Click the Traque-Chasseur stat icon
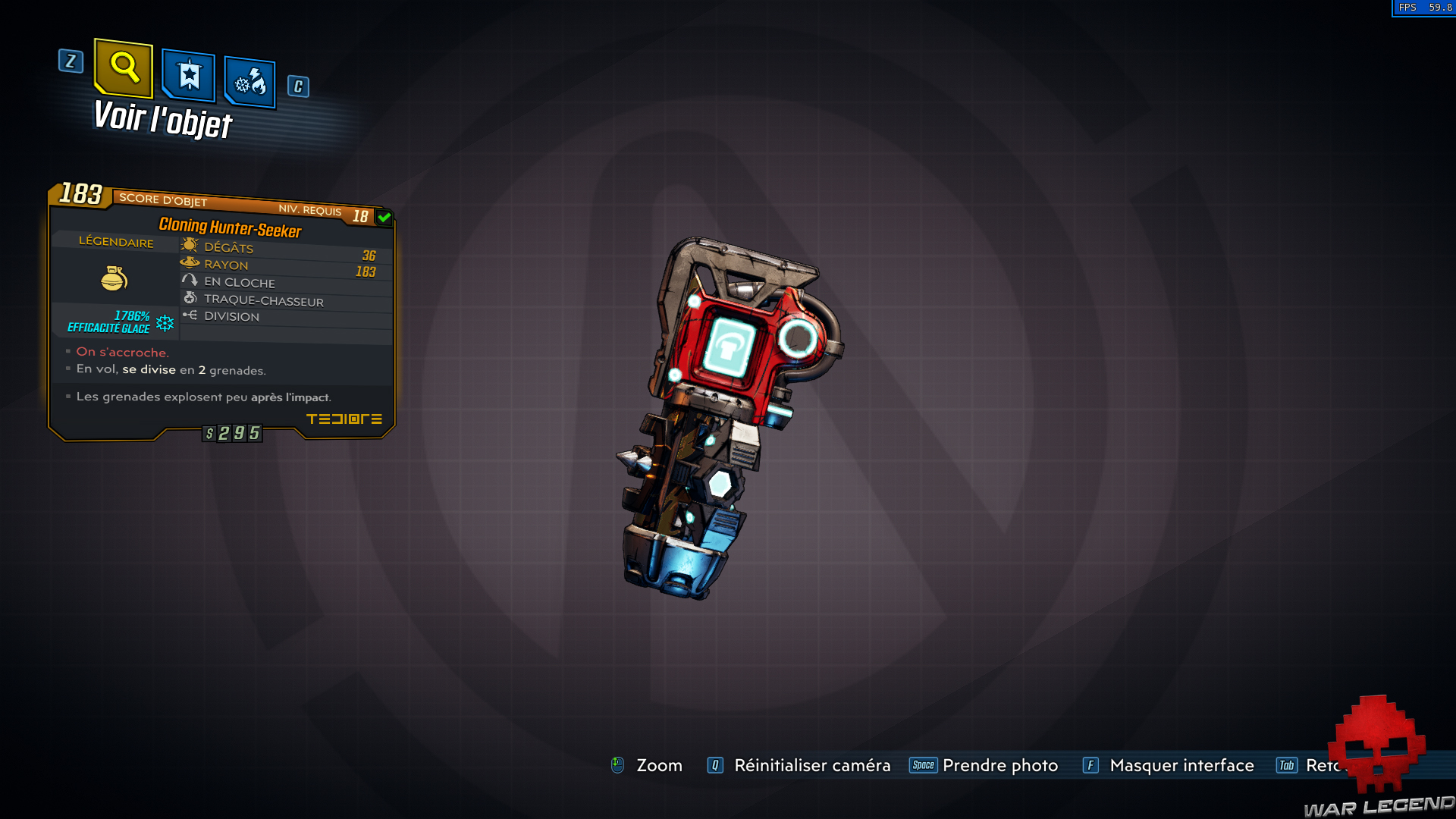Screen dimensions: 1456x819 pos(190,298)
